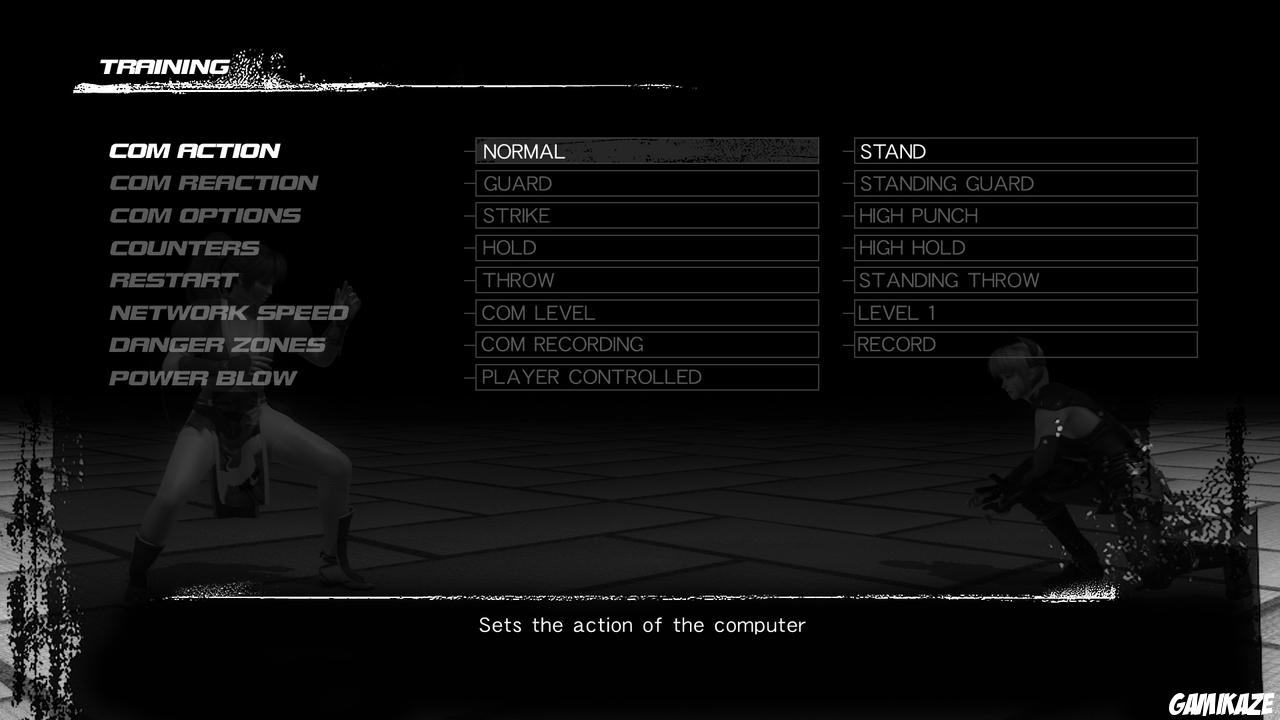Open the COM LEVEL selector
The width and height of the screenshot is (1280, 720).
646,312
